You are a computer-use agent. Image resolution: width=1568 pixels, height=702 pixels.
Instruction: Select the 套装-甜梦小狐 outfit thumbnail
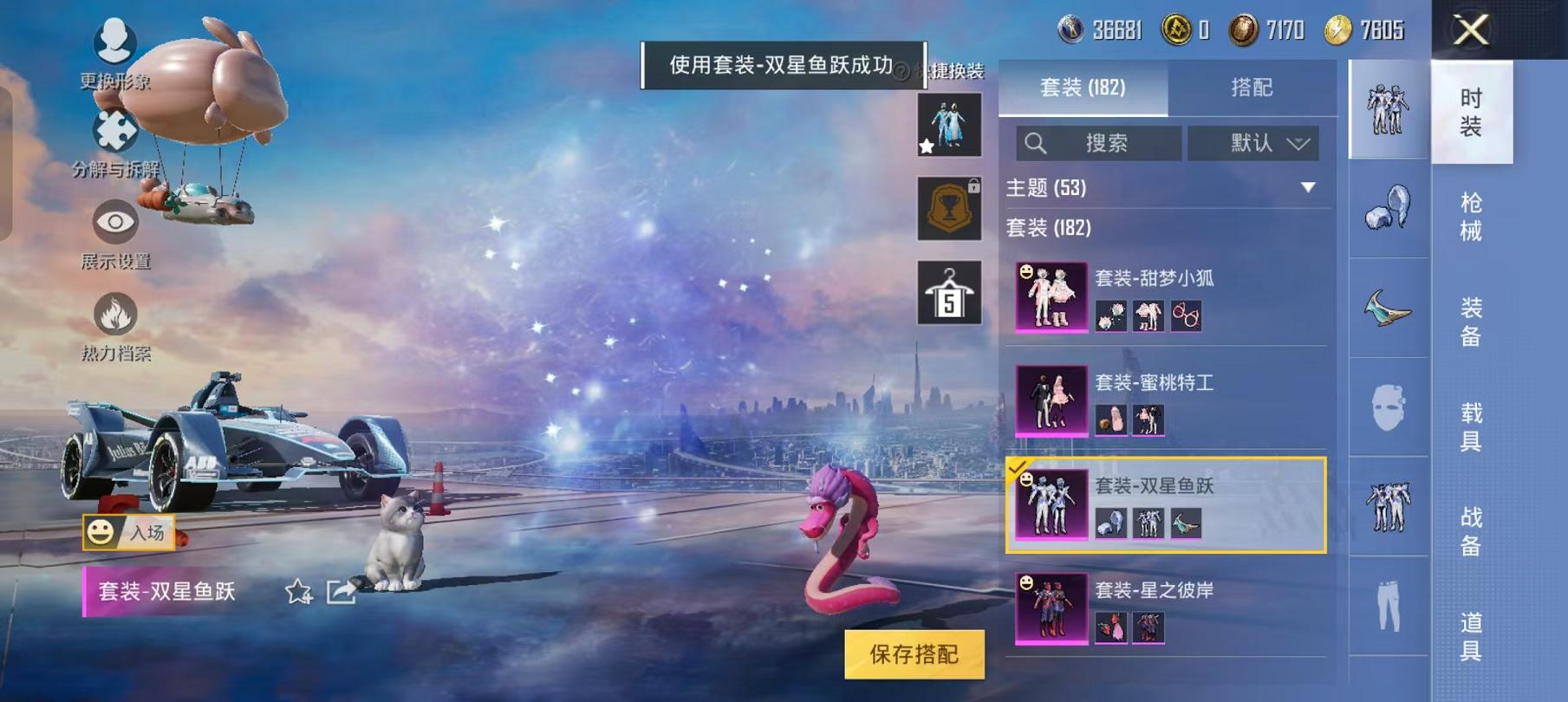pyautogui.click(x=1051, y=297)
